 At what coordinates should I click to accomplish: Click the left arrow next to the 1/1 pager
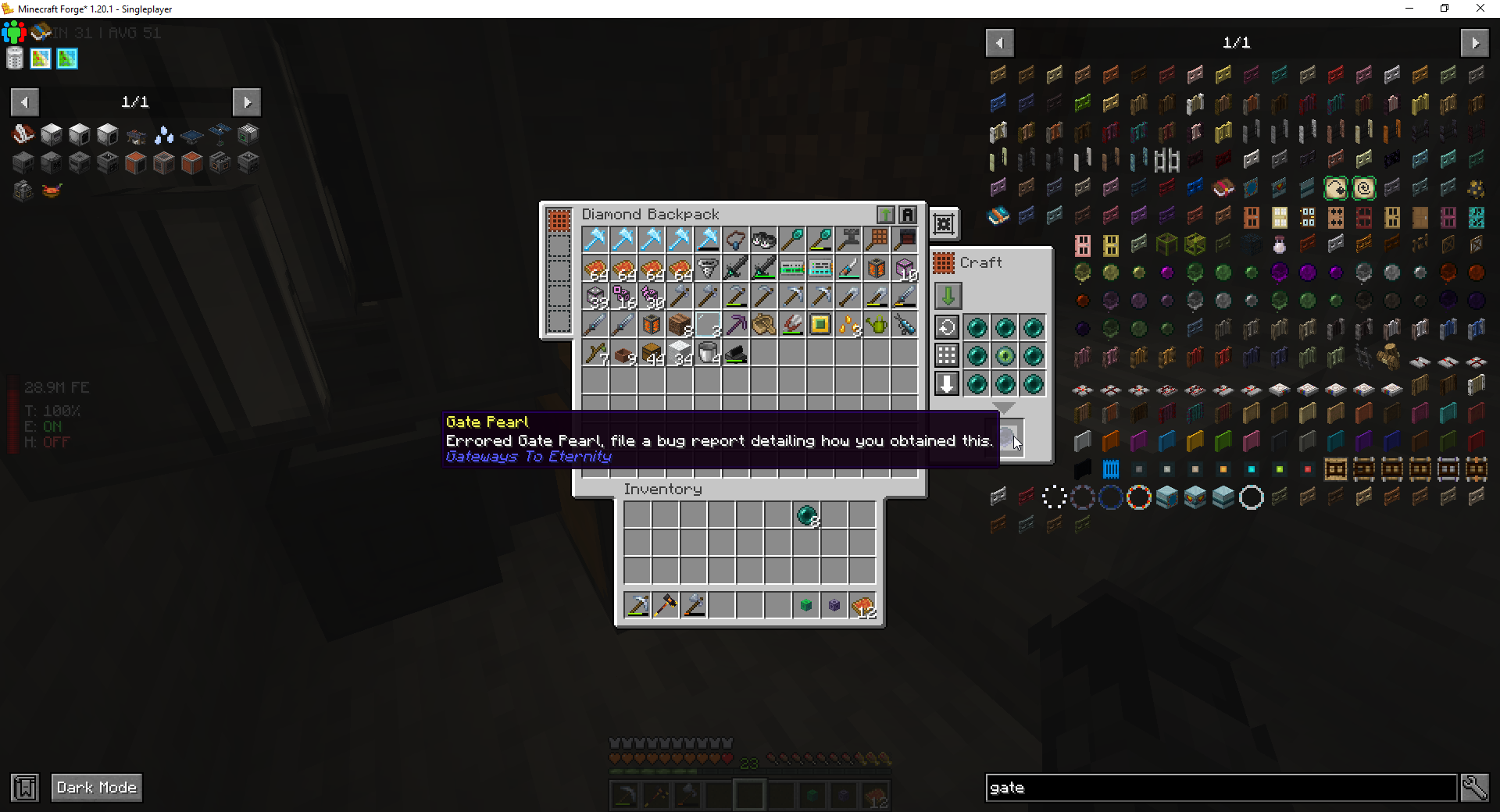(24, 102)
